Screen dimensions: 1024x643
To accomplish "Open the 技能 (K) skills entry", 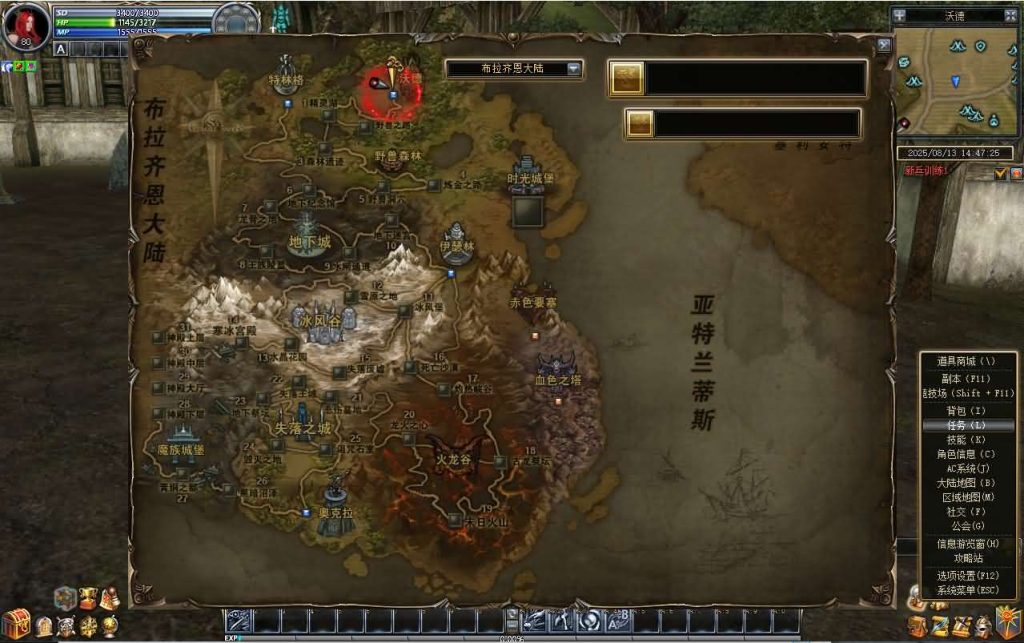I will (x=967, y=440).
